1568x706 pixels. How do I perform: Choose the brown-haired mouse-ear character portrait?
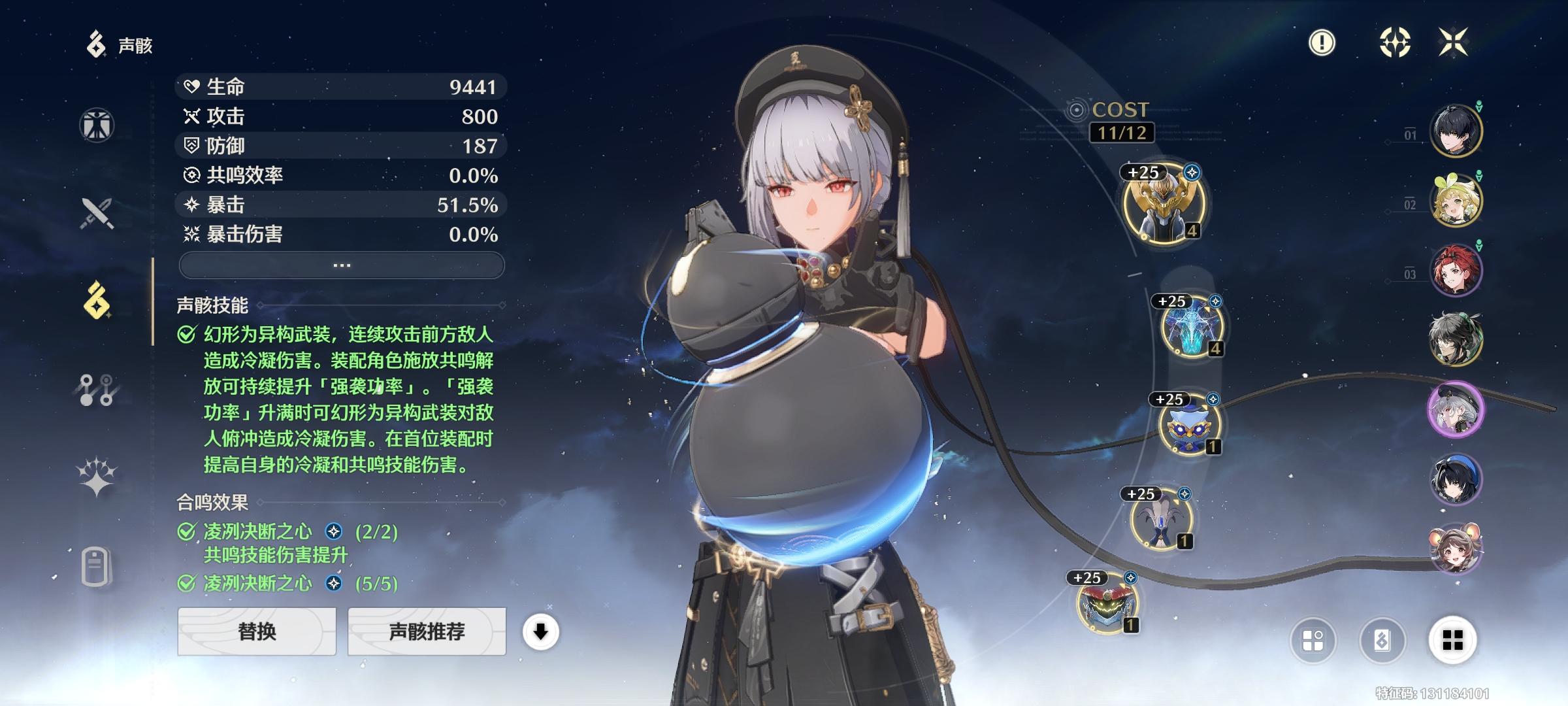pyautogui.click(x=1456, y=548)
